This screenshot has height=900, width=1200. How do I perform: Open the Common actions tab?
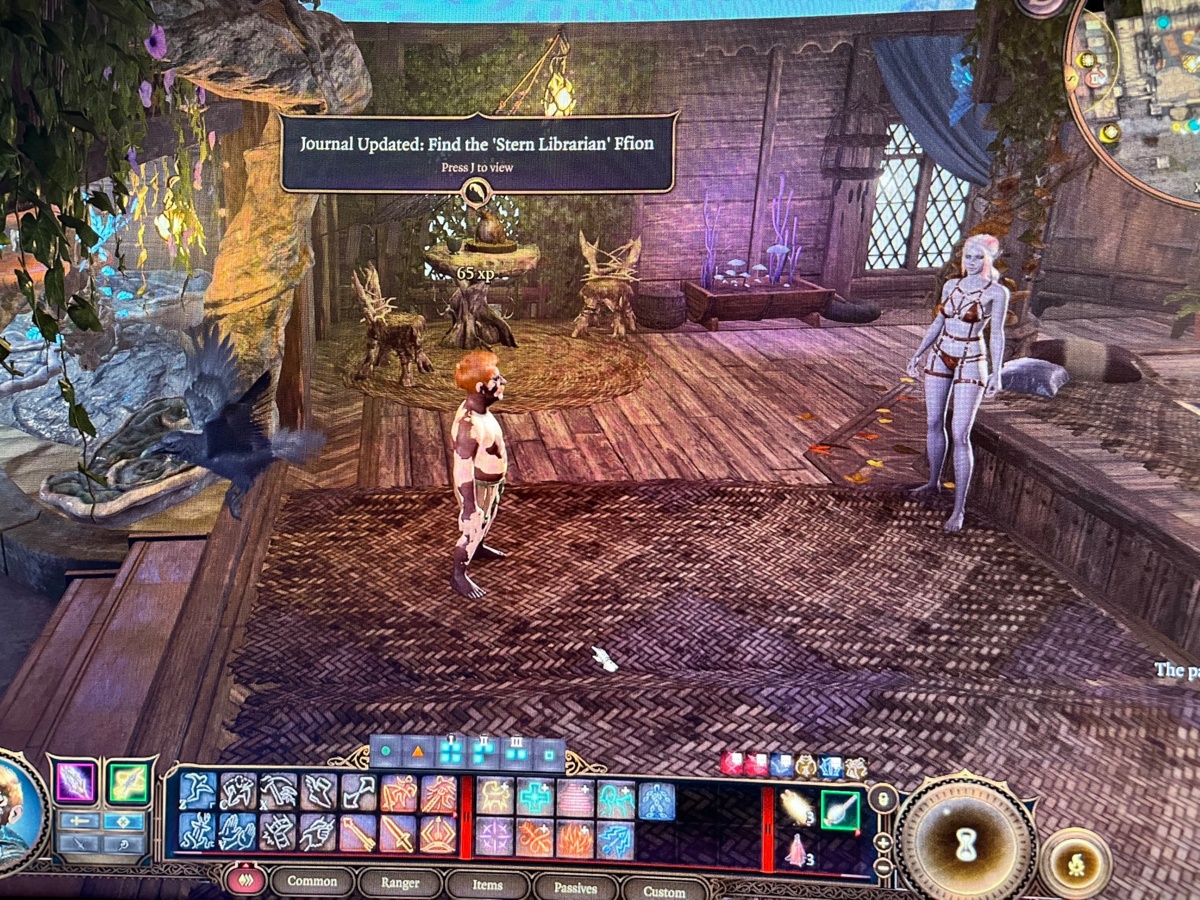pos(312,882)
